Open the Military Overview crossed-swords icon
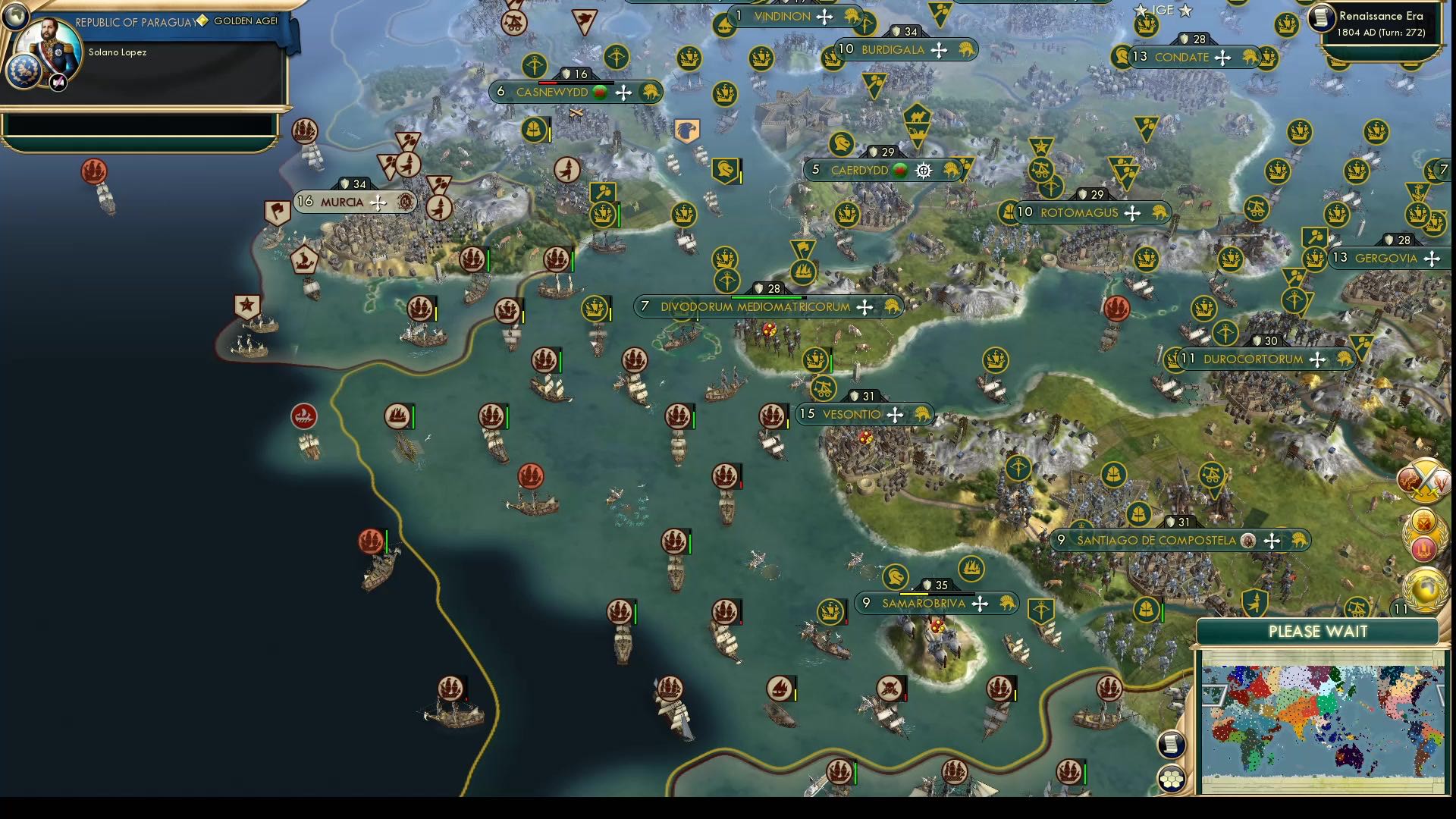 [x=1429, y=480]
